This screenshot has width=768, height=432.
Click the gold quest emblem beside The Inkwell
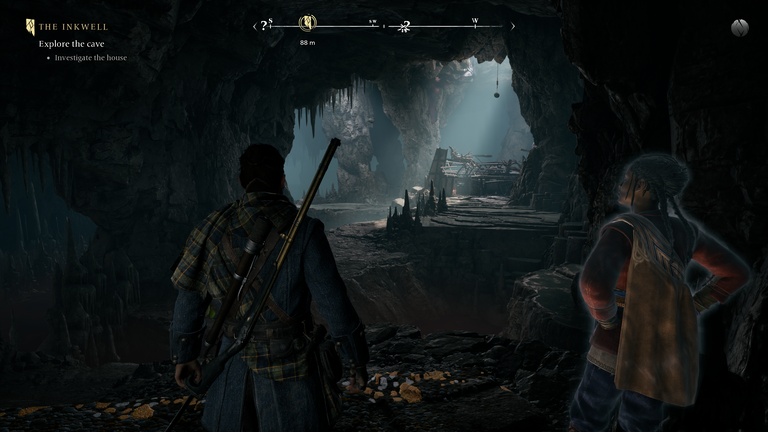(30, 27)
